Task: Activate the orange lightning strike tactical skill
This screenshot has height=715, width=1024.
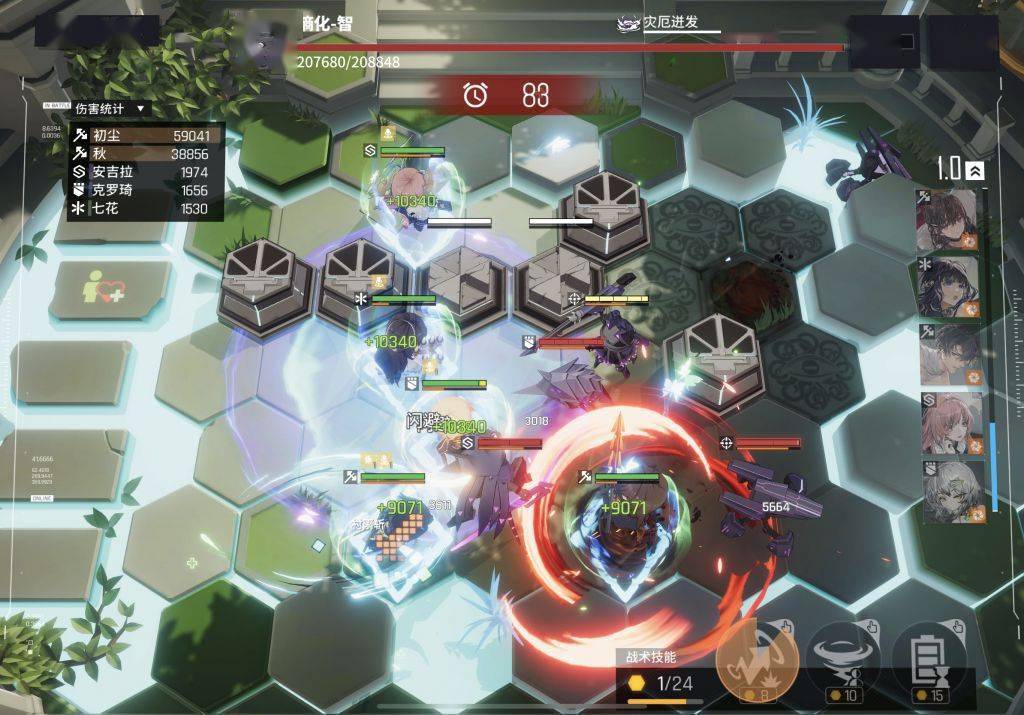Action: [x=757, y=659]
